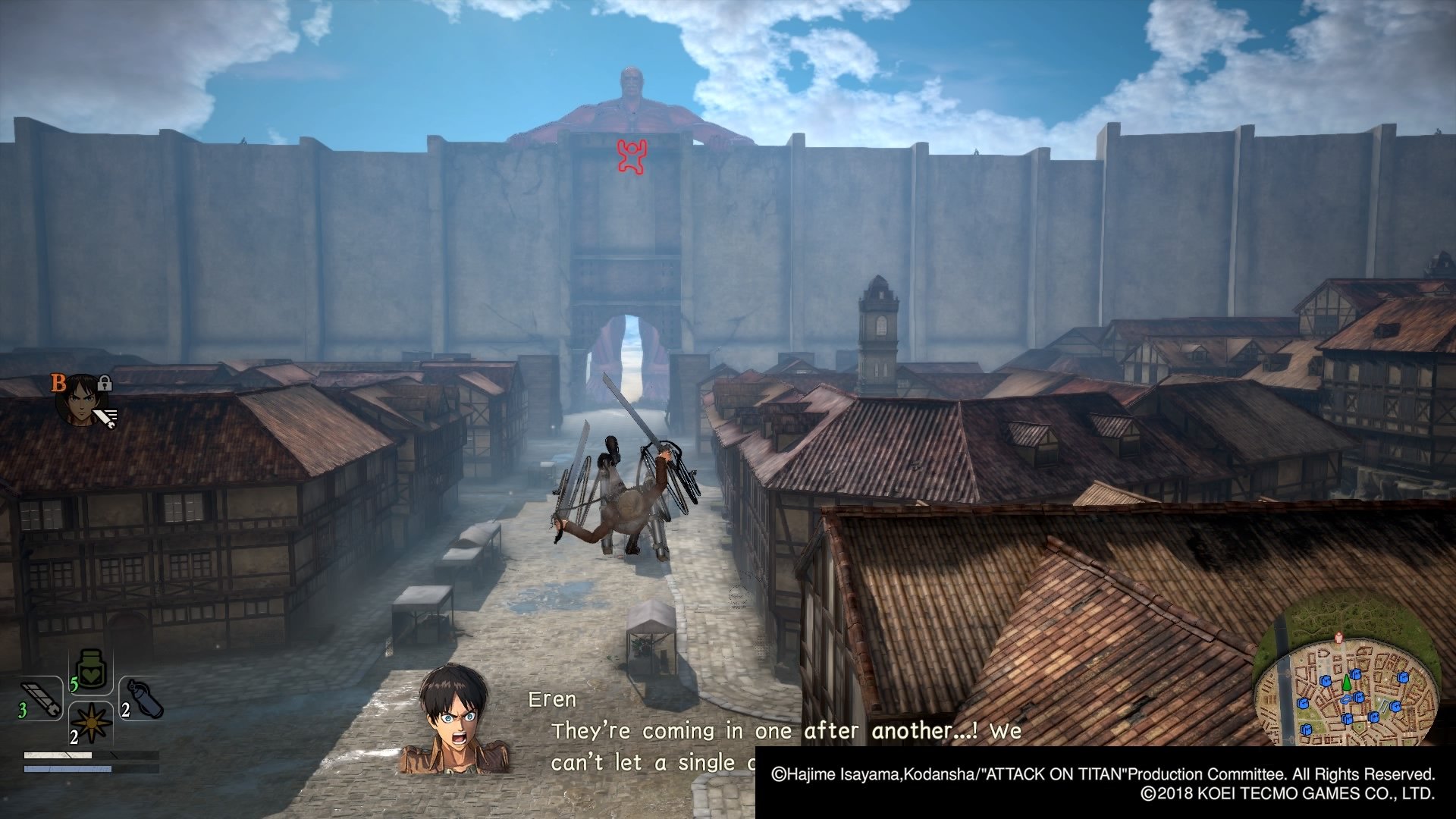Select the spare blades item icon

tap(42, 697)
